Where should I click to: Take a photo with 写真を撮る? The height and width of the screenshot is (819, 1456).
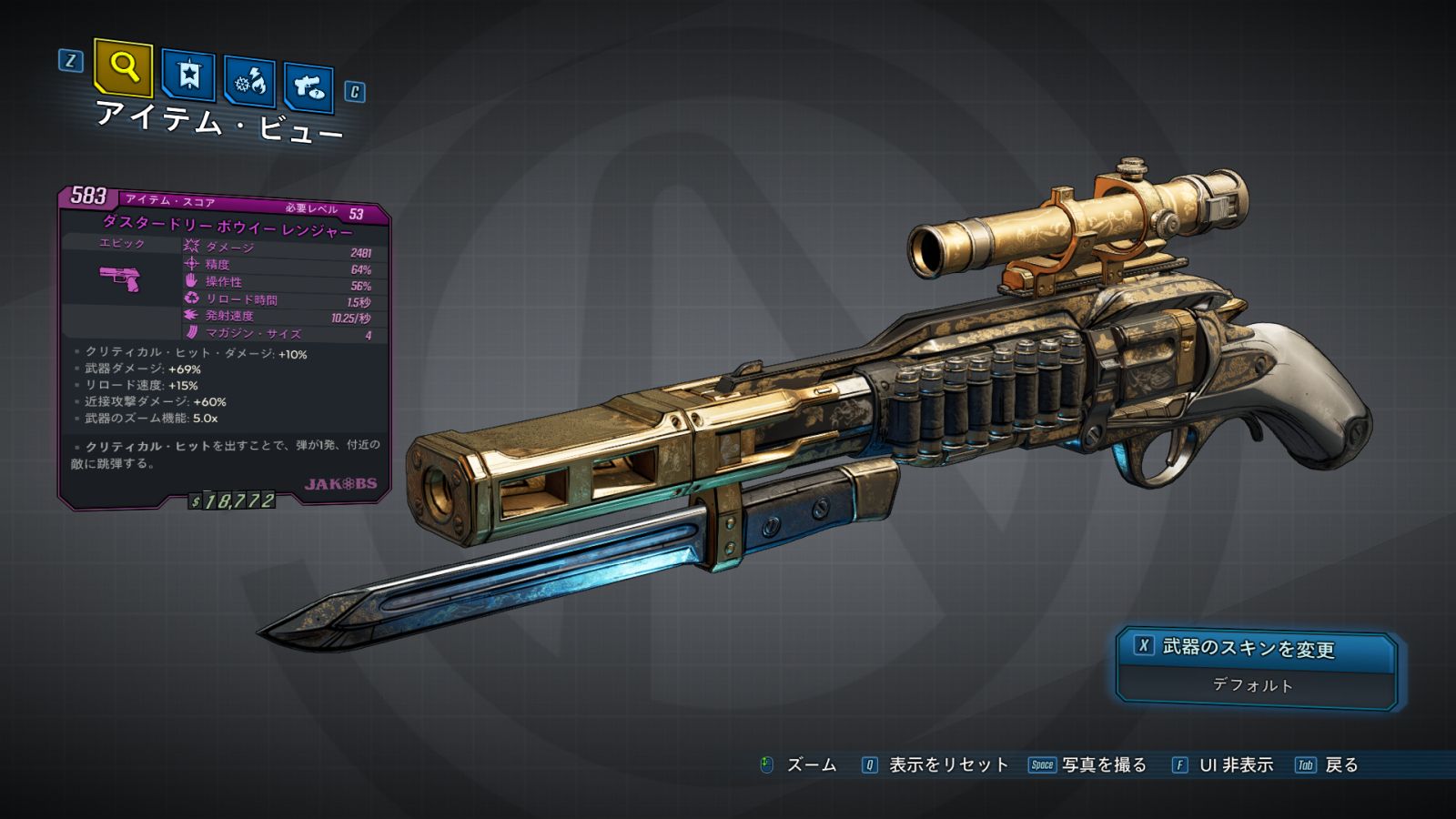click(x=1103, y=765)
